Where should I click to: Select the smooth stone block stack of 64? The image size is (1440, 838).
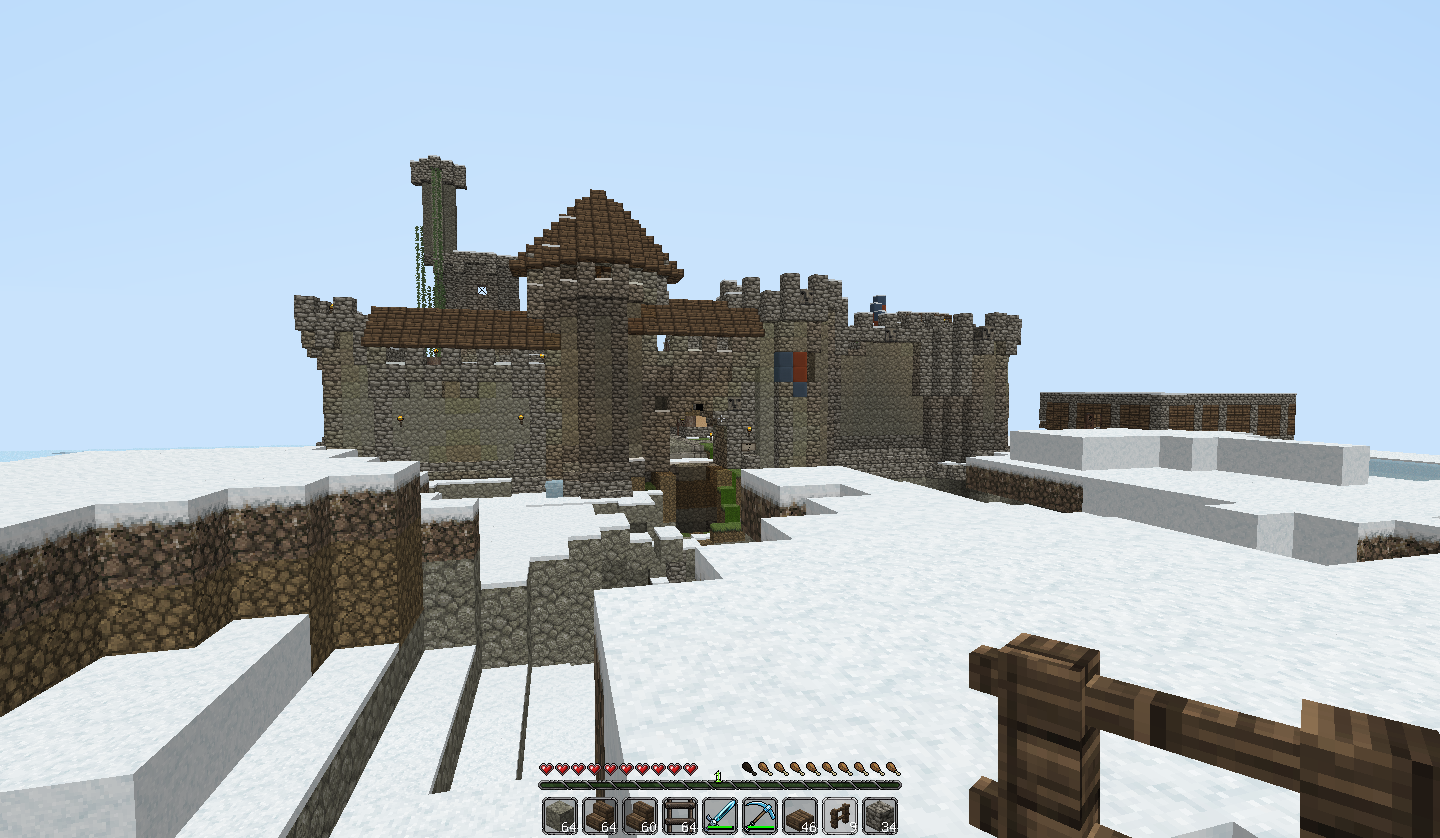pyautogui.click(x=560, y=815)
